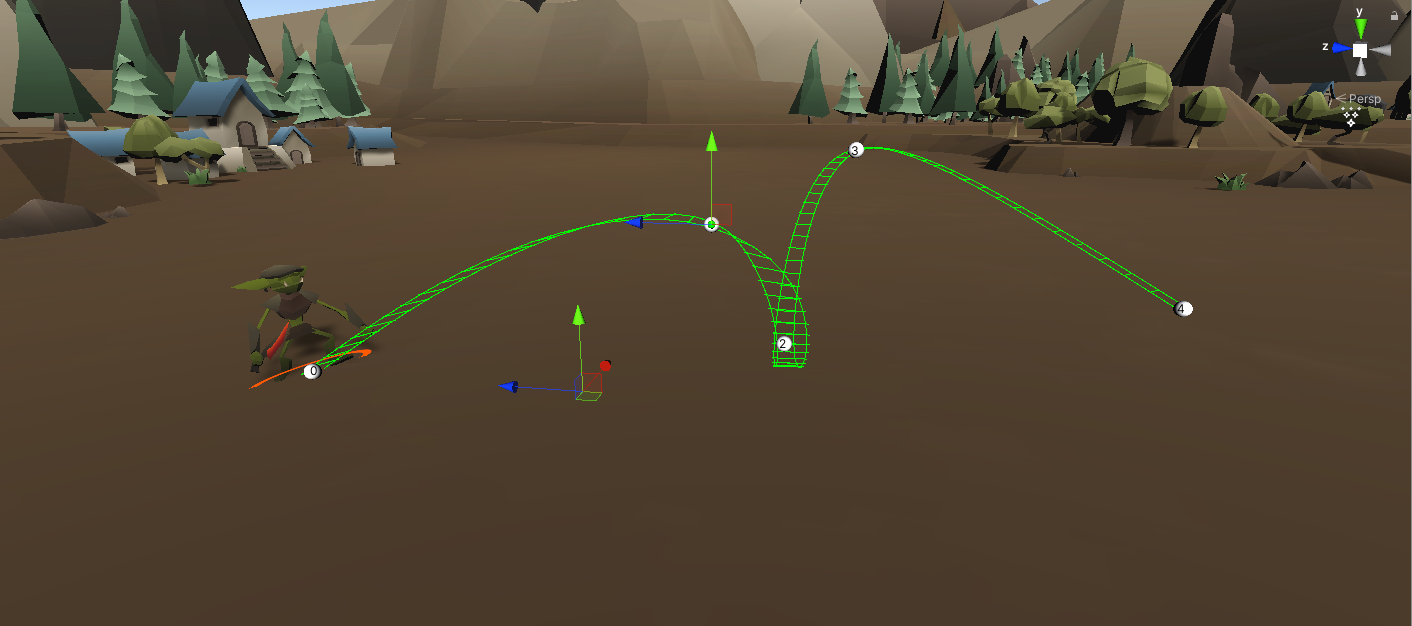The width and height of the screenshot is (1412, 626).
Task: Click the red X-axis dot on the move gizmo
Action: [x=605, y=366]
